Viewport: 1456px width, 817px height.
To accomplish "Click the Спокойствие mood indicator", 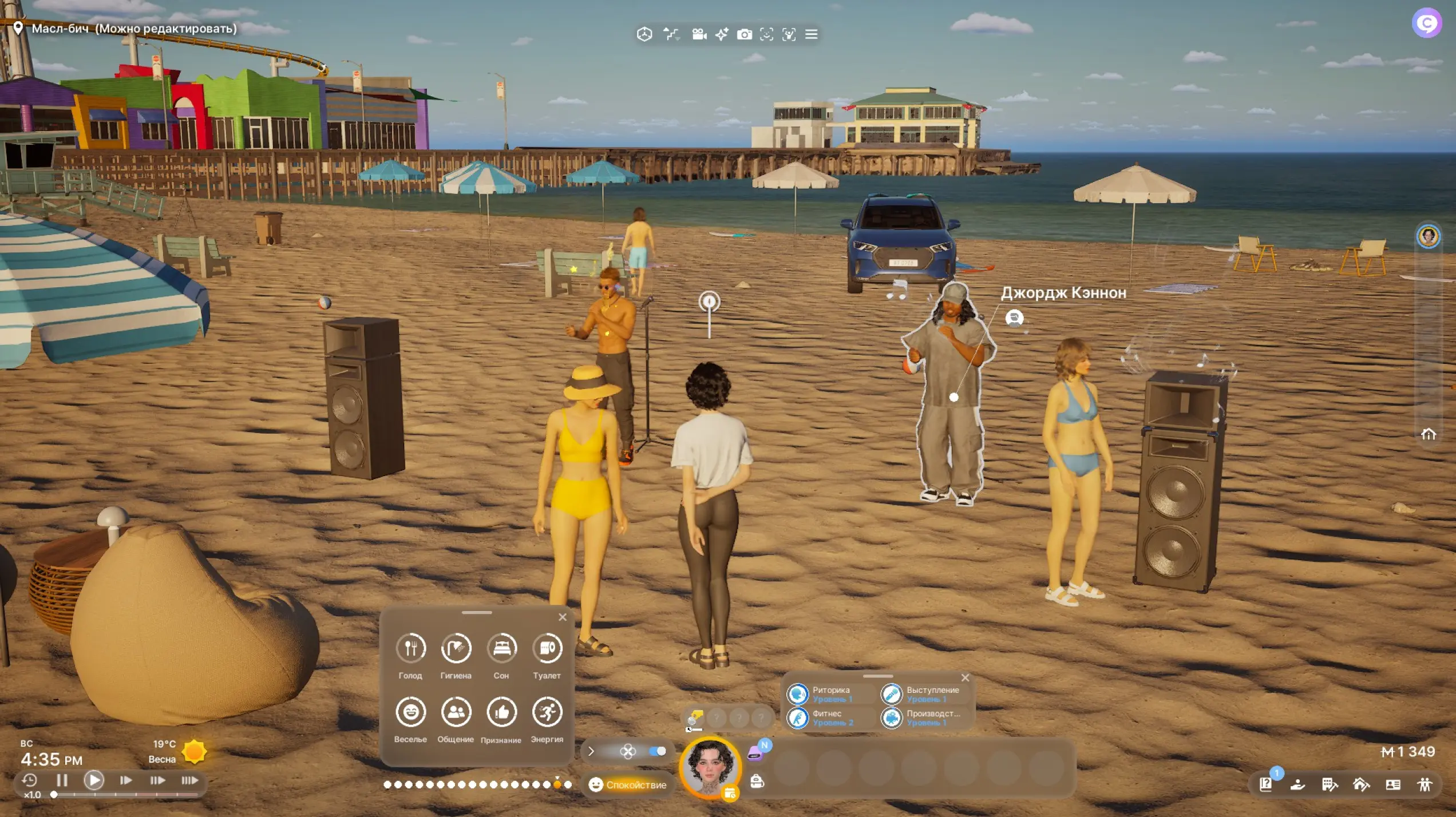I will pos(628,785).
